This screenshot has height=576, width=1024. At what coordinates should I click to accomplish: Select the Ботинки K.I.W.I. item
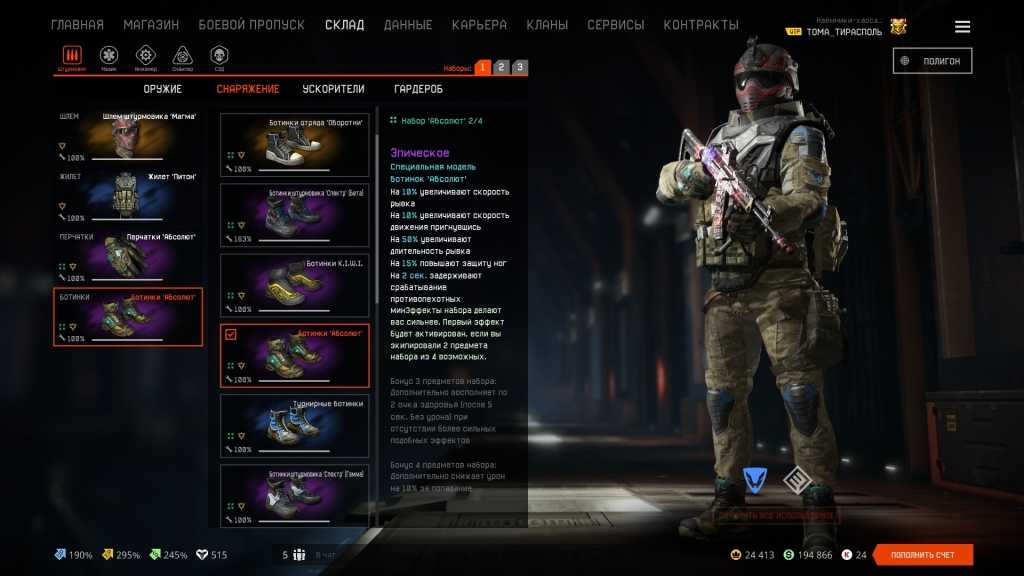tap(294, 285)
